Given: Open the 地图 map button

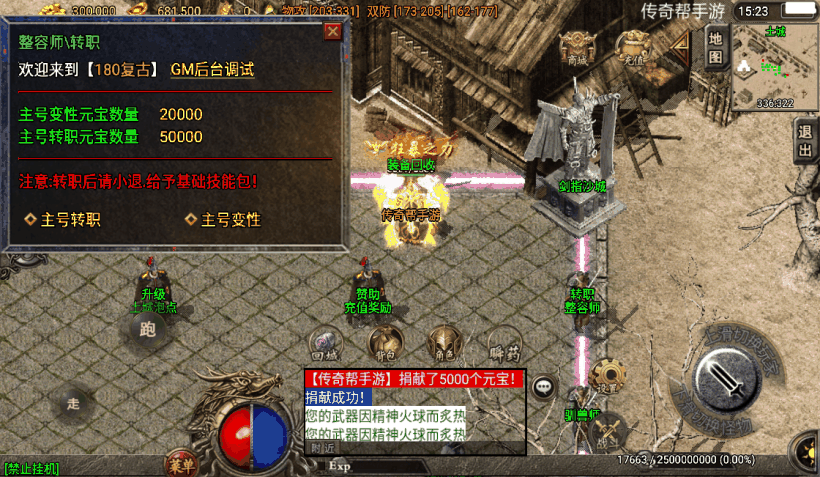Looking at the screenshot, I should [x=715, y=47].
